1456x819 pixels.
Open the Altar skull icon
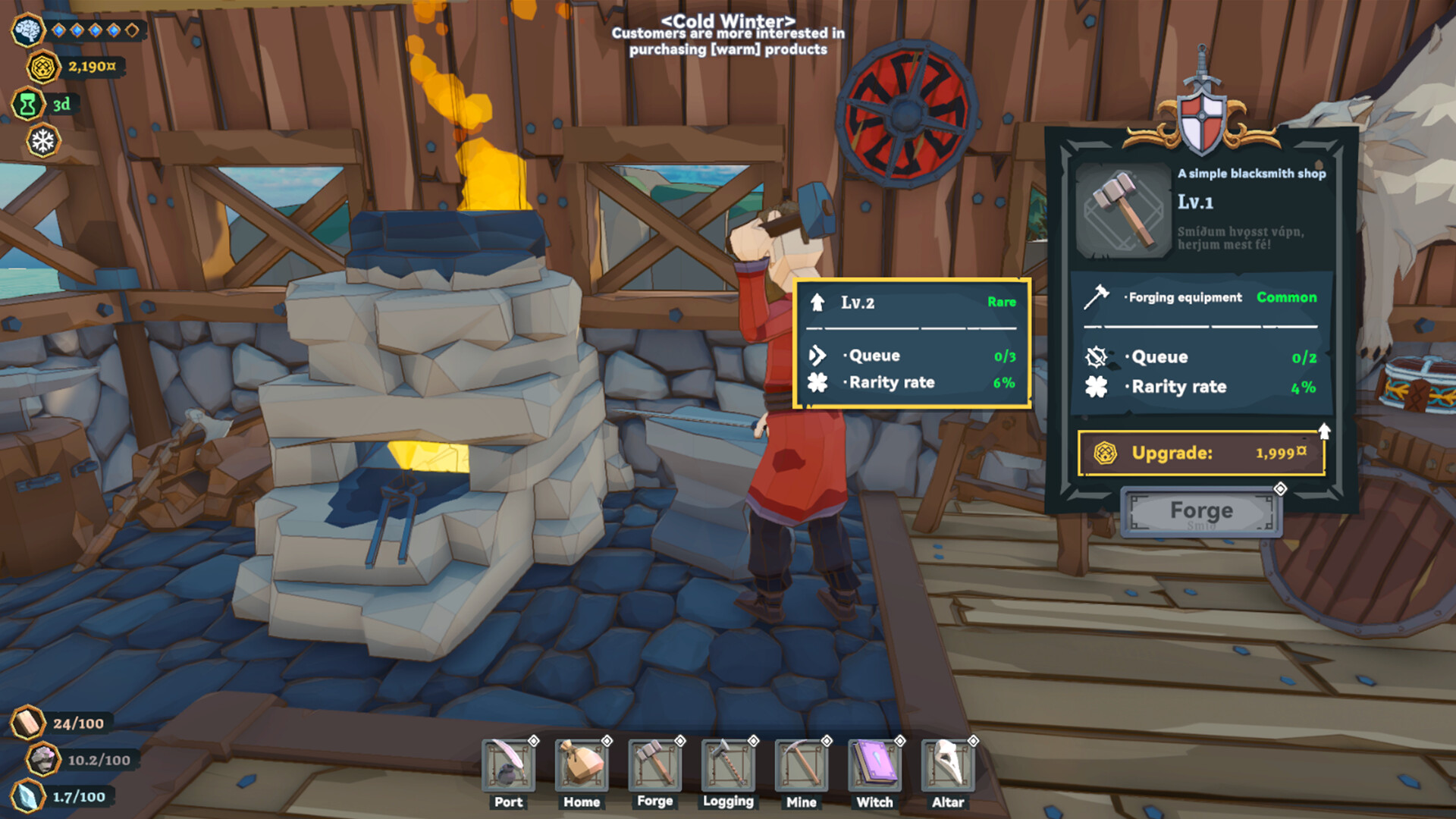point(948,766)
